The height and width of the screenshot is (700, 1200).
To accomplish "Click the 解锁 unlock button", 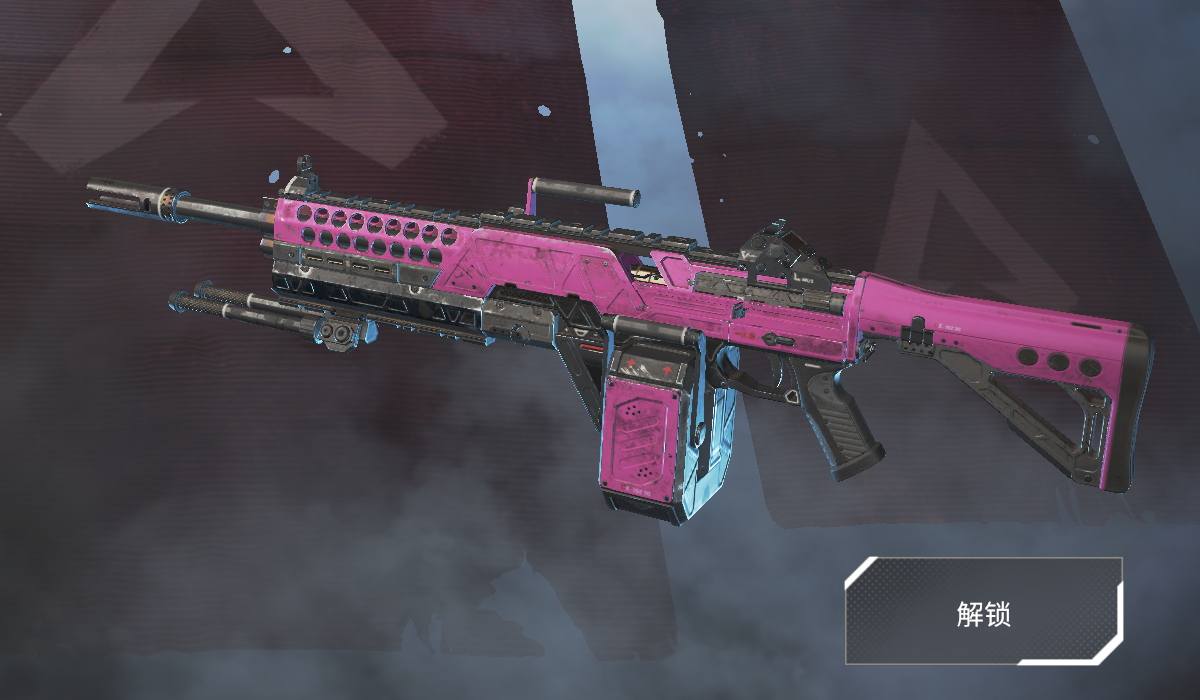I will click(983, 612).
